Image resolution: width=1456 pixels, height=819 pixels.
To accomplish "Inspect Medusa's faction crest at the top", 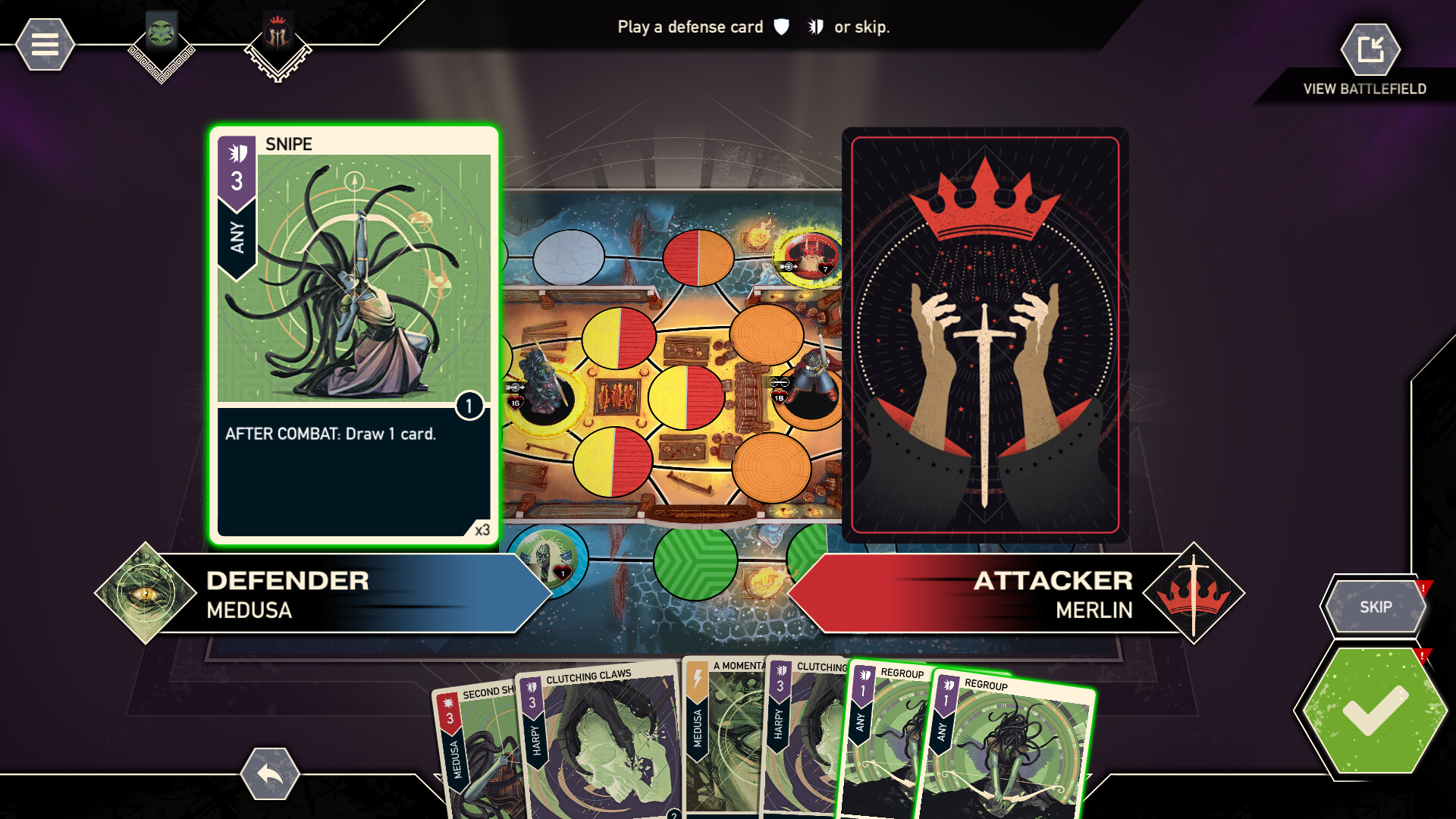I will [160, 34].
